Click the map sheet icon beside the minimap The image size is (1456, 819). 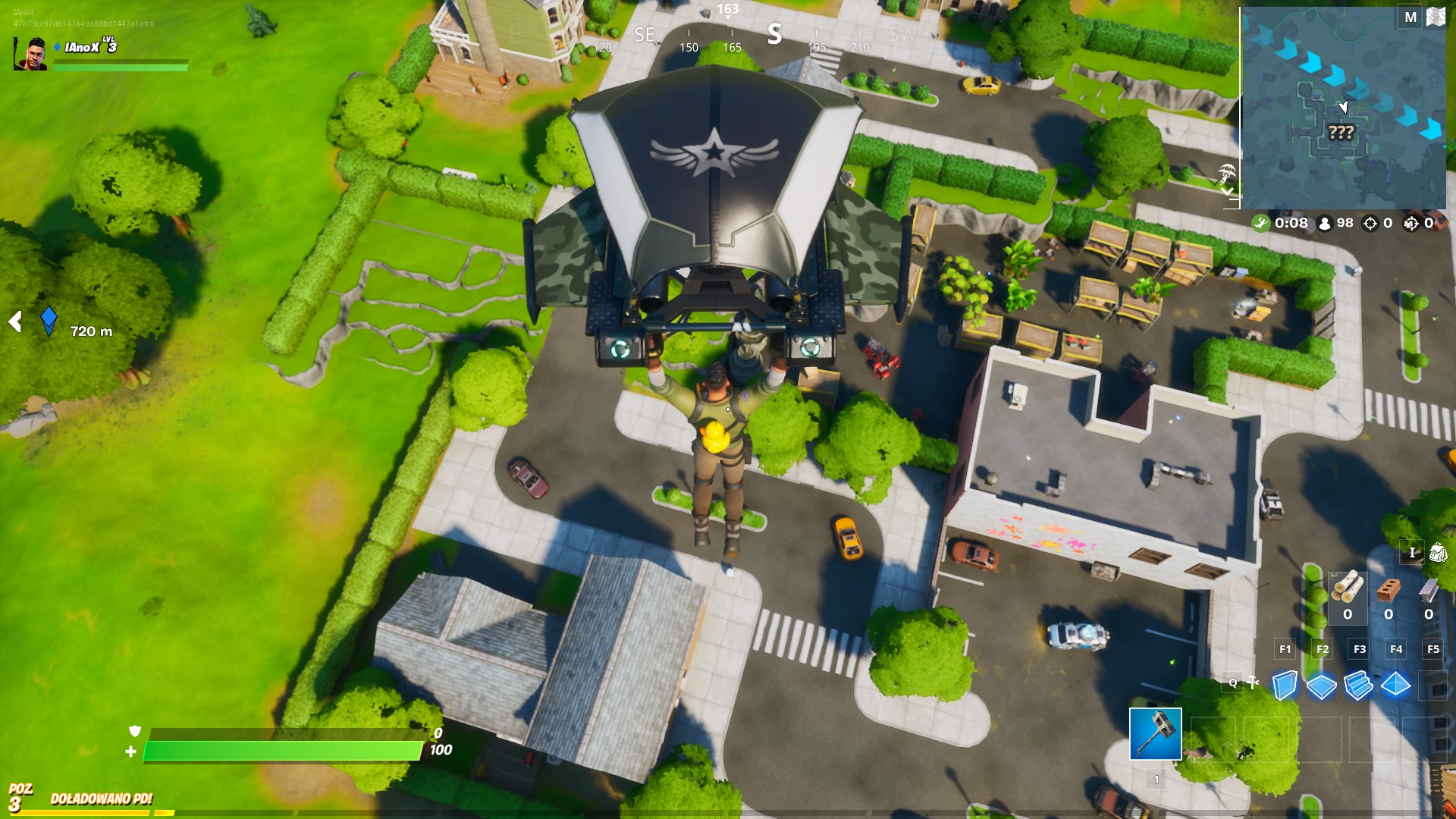[1436, 15]
